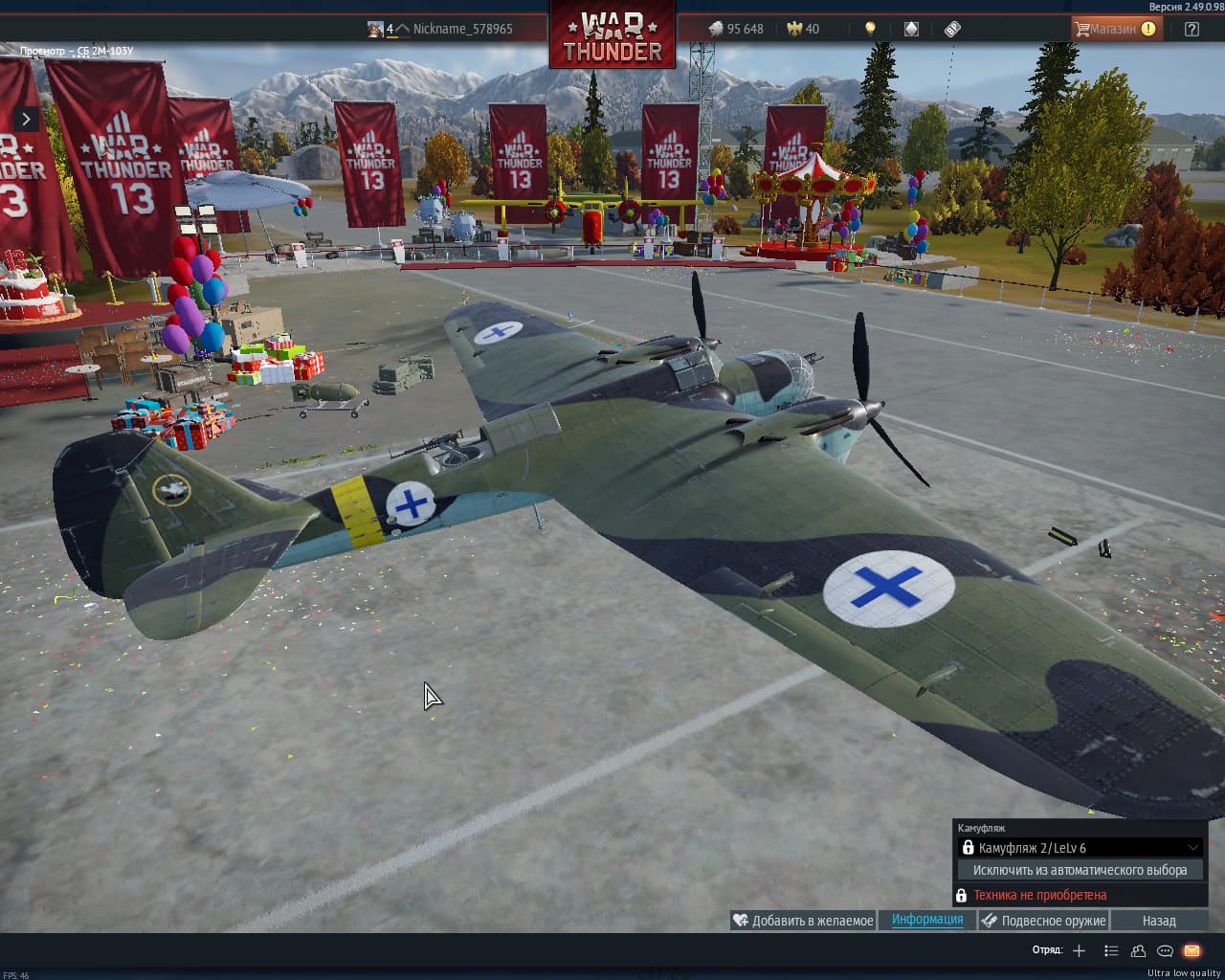Click the light bulb icon
The image size is (1225, 980).
click(870, 29)
